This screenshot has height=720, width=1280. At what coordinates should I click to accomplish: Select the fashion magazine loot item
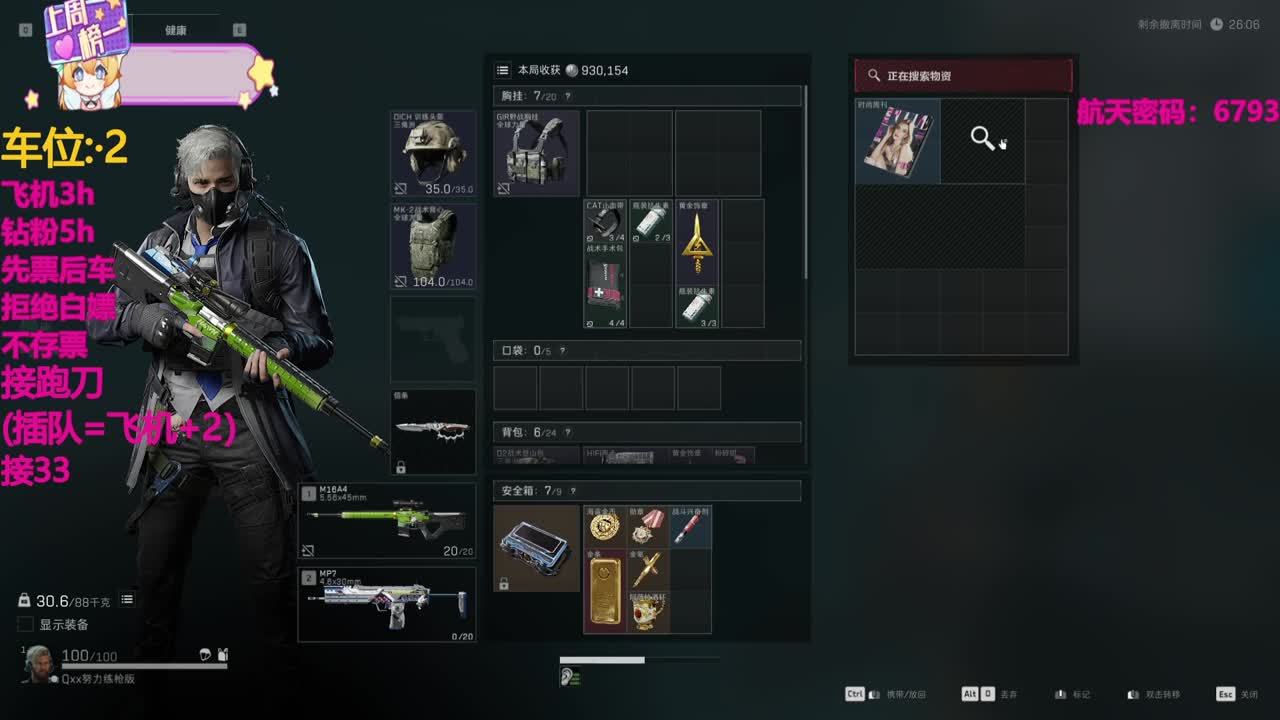(x=898, y=142)
